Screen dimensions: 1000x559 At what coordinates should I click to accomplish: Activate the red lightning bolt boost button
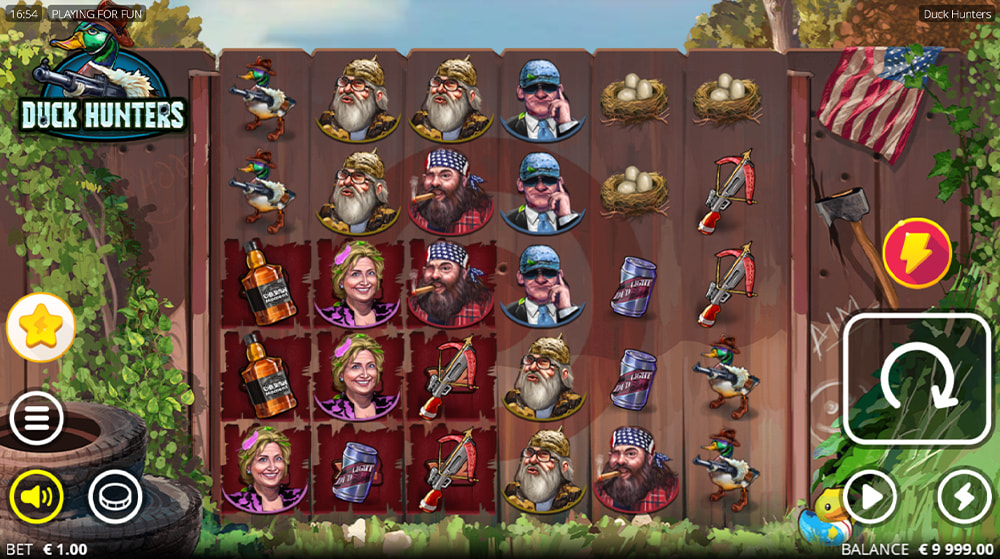click(916, 253)
